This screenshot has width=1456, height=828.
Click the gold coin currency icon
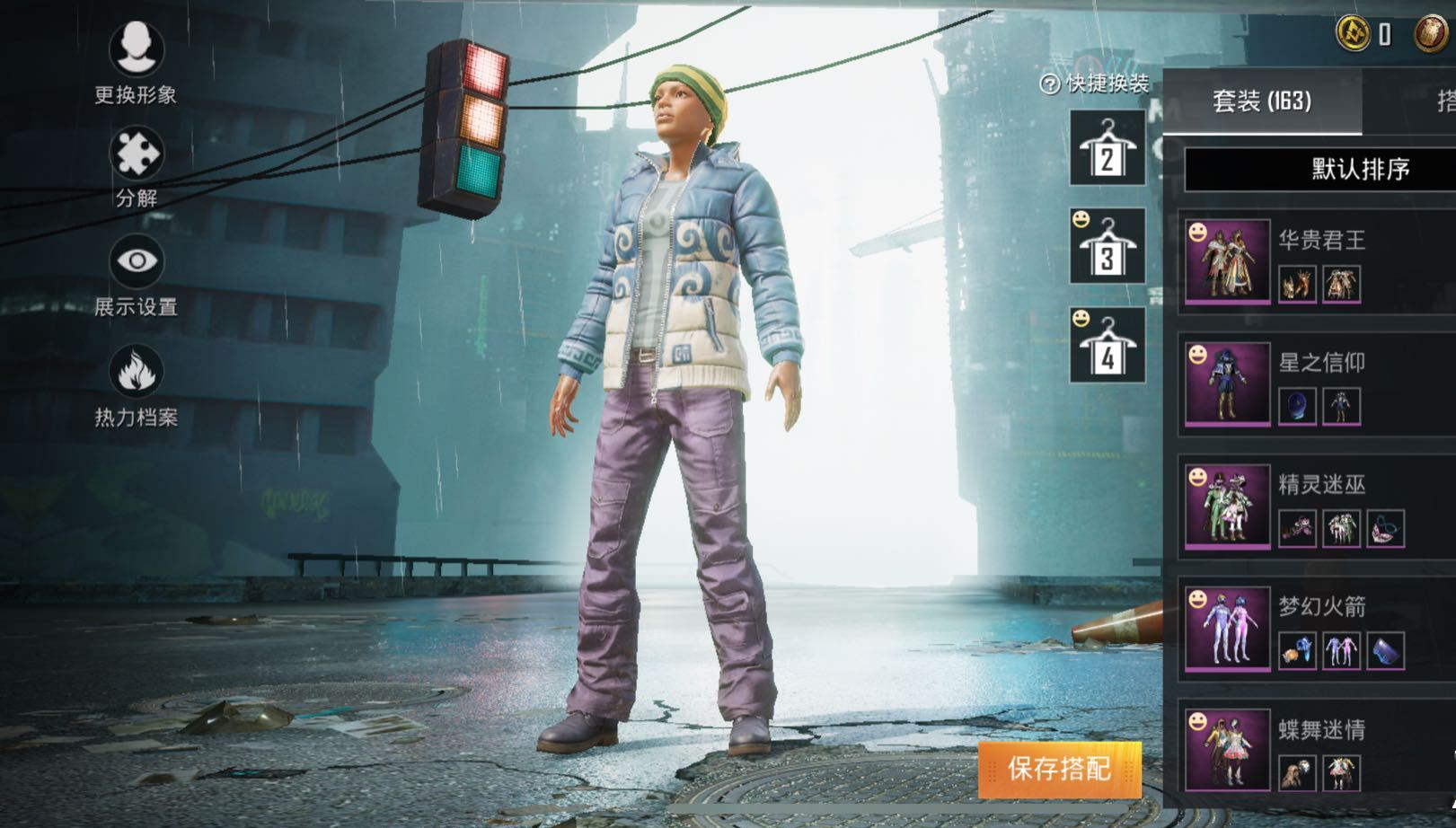[x=1352, y=34]
